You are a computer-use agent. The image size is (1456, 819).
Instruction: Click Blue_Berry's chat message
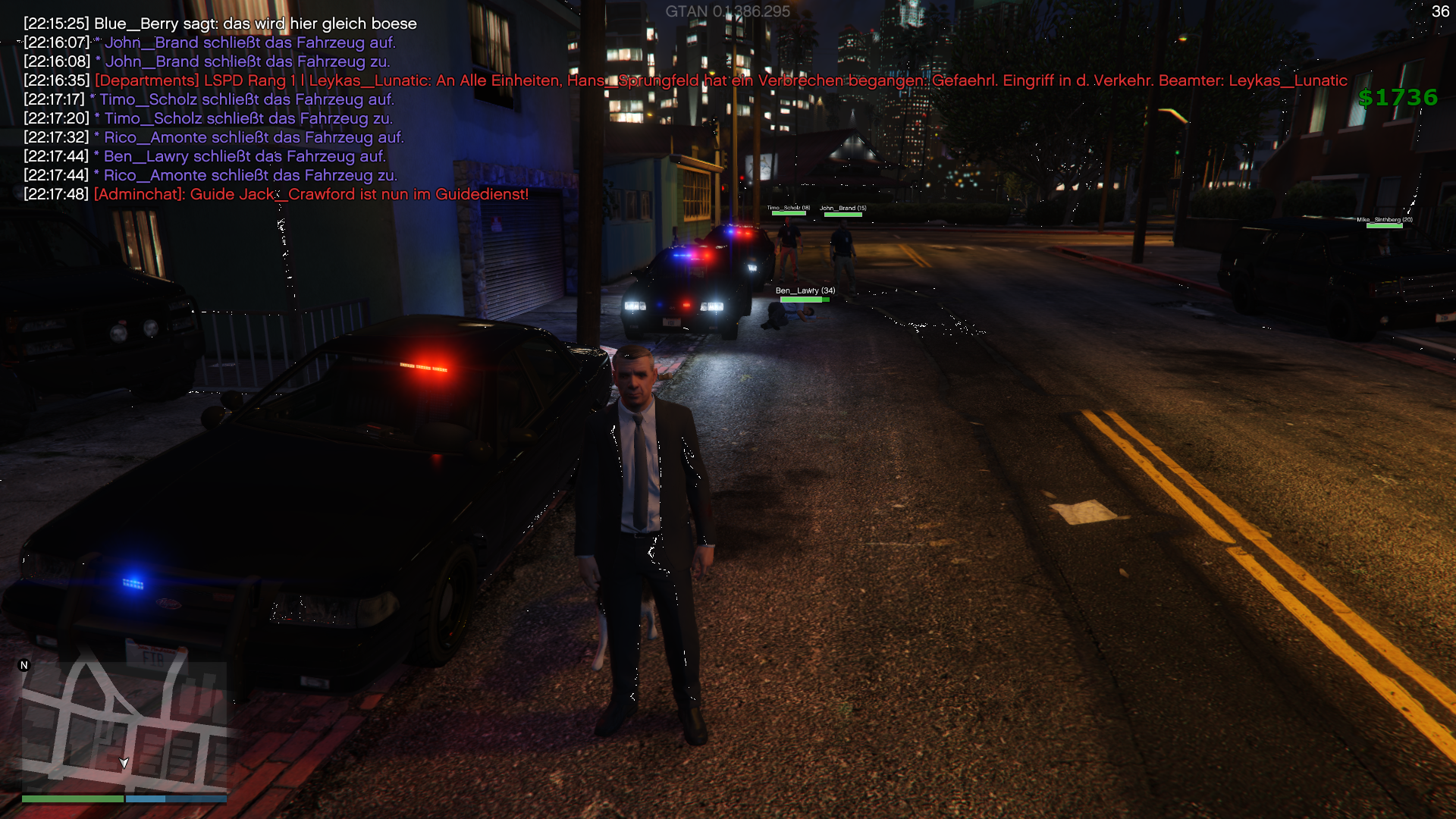[255, 24]
